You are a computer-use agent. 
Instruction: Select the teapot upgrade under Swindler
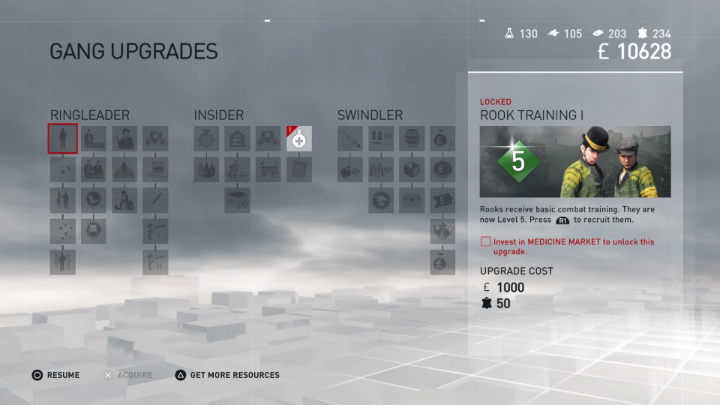coord(441,231)
